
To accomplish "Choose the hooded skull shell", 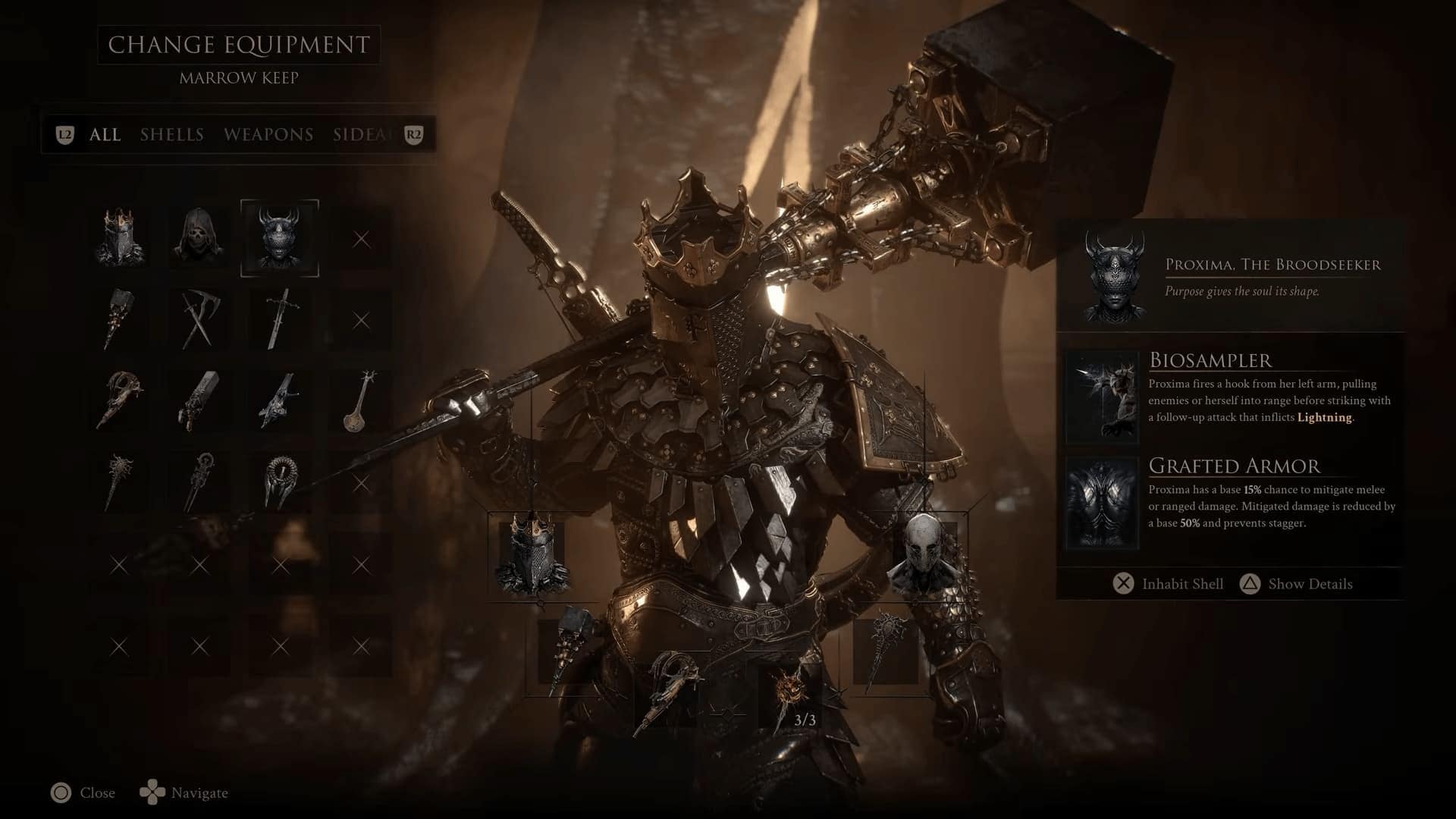I will pyautogui.click(x=199, y=239).
